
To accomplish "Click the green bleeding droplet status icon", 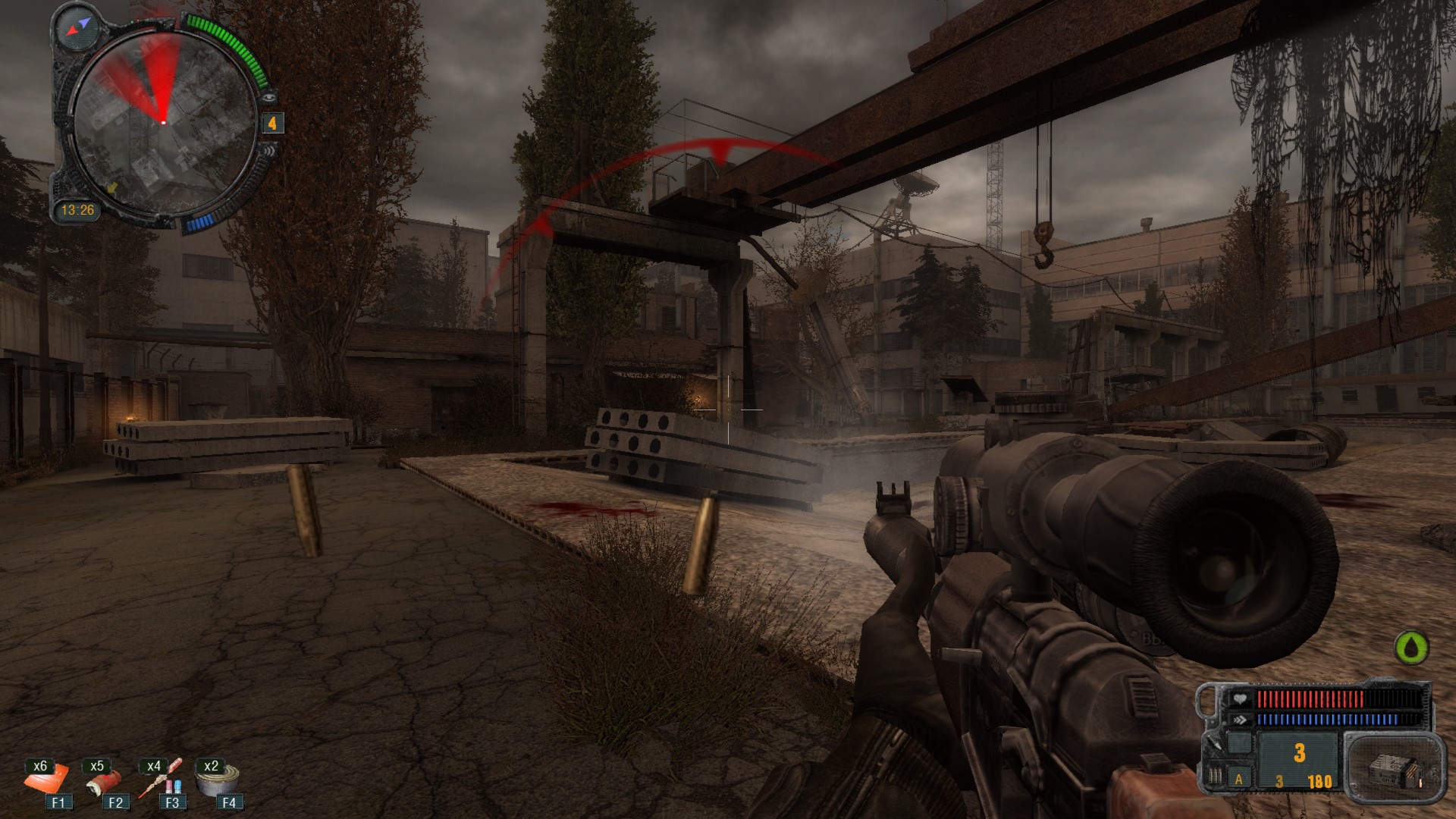I will (1411, 647).
